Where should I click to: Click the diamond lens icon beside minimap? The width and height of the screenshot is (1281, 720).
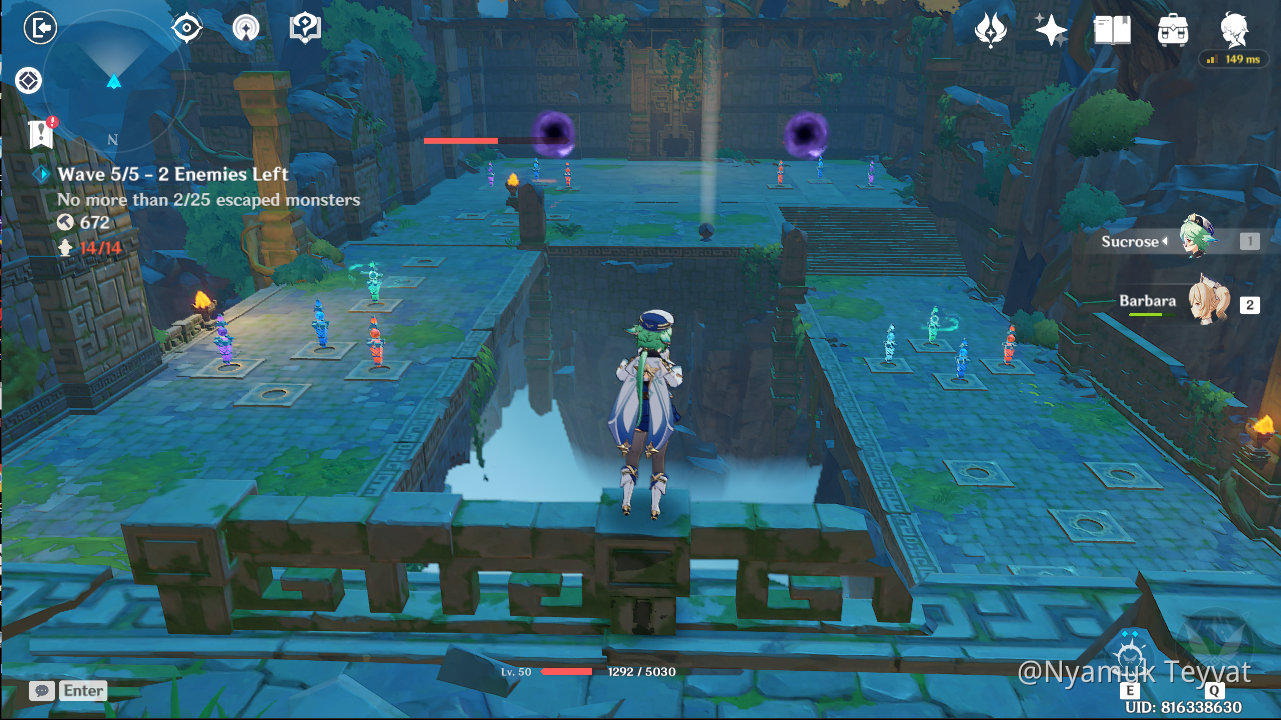pyautogui.click(x=28, y=80)
